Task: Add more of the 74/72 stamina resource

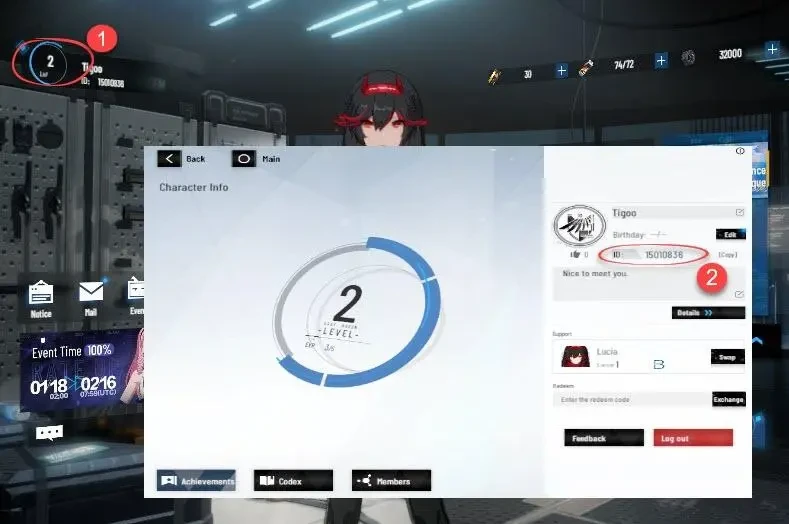Action: coord(661,61)
